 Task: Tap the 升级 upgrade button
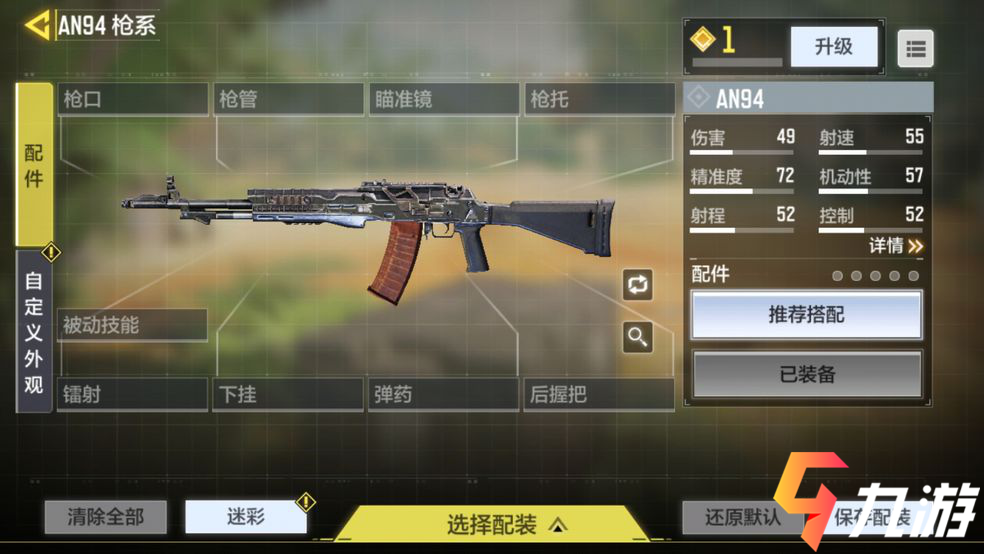(833, 46)
